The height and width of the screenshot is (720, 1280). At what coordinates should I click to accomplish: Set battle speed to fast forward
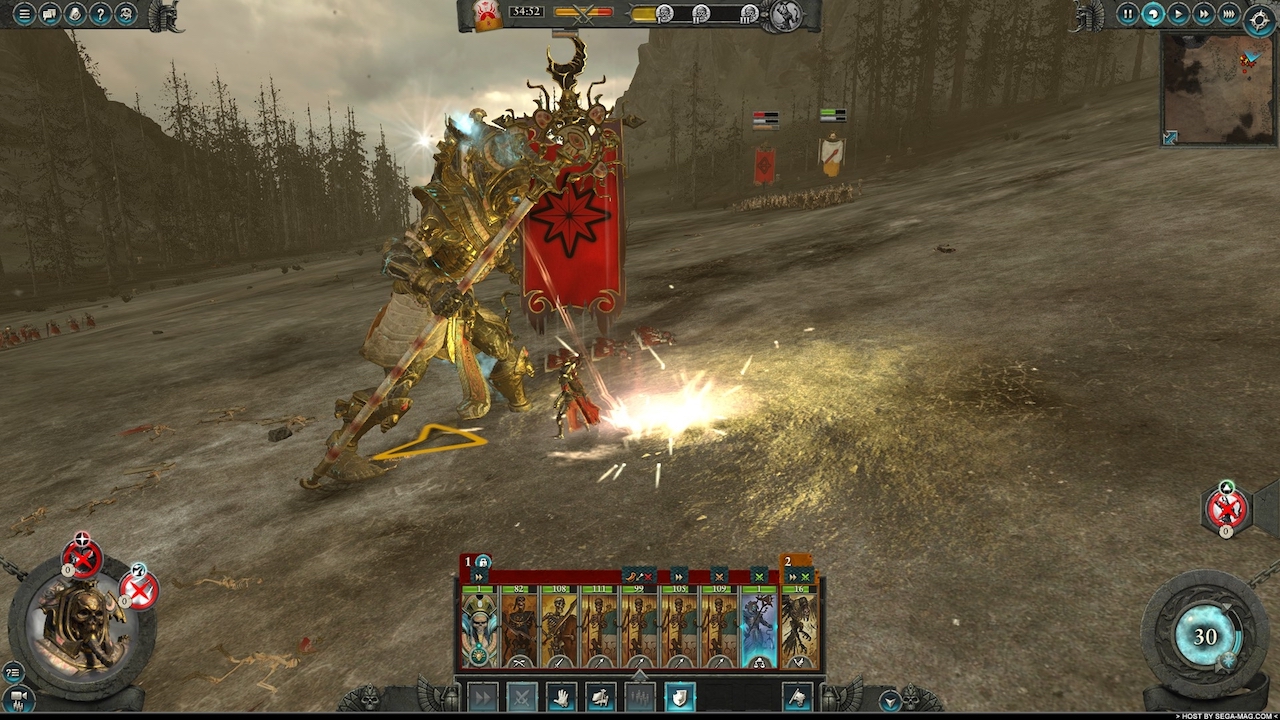[1204, 14]
